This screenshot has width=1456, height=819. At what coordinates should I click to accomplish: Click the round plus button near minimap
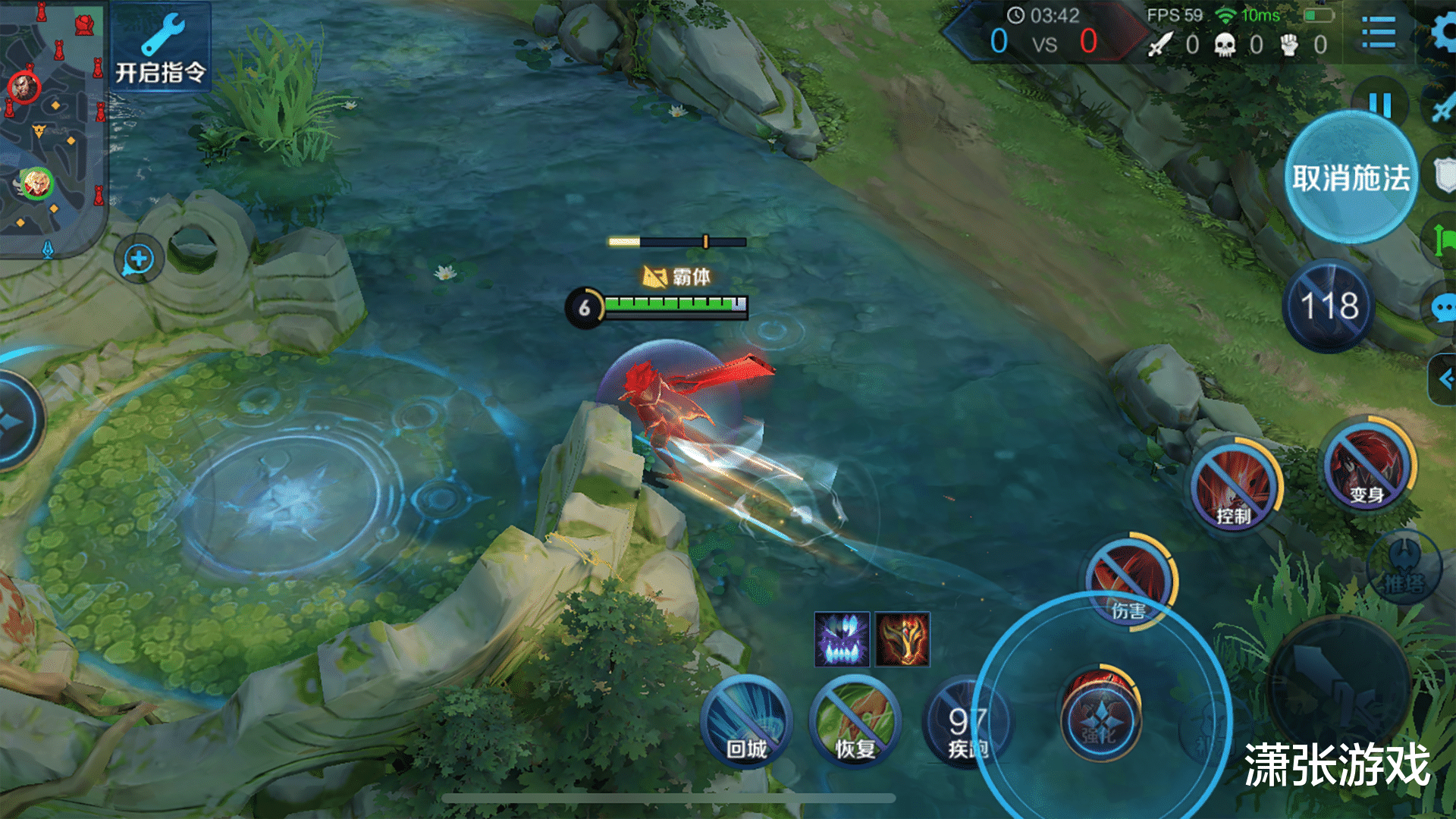(139, 259)
